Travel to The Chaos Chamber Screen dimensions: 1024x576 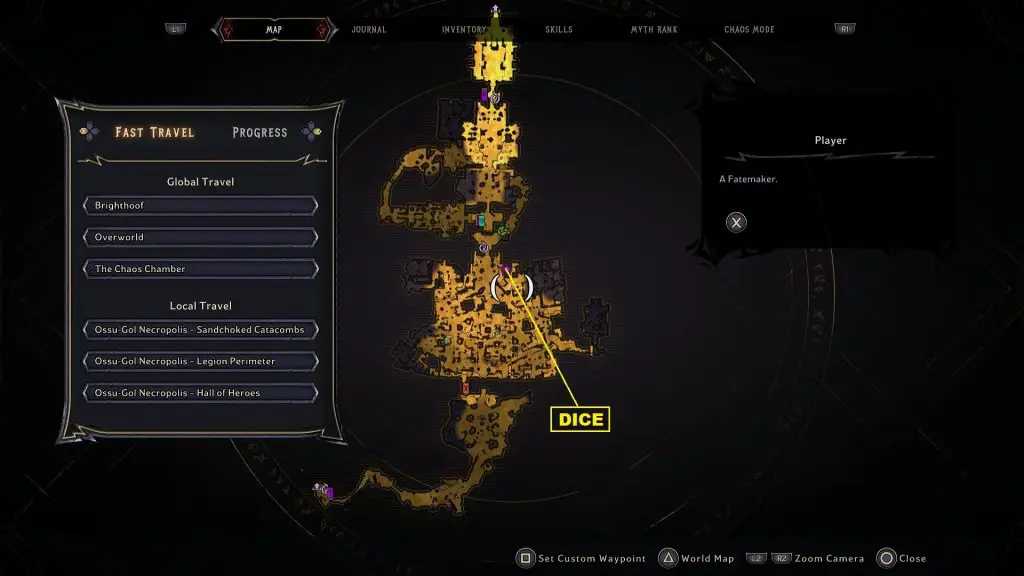(x=201, y=269)
